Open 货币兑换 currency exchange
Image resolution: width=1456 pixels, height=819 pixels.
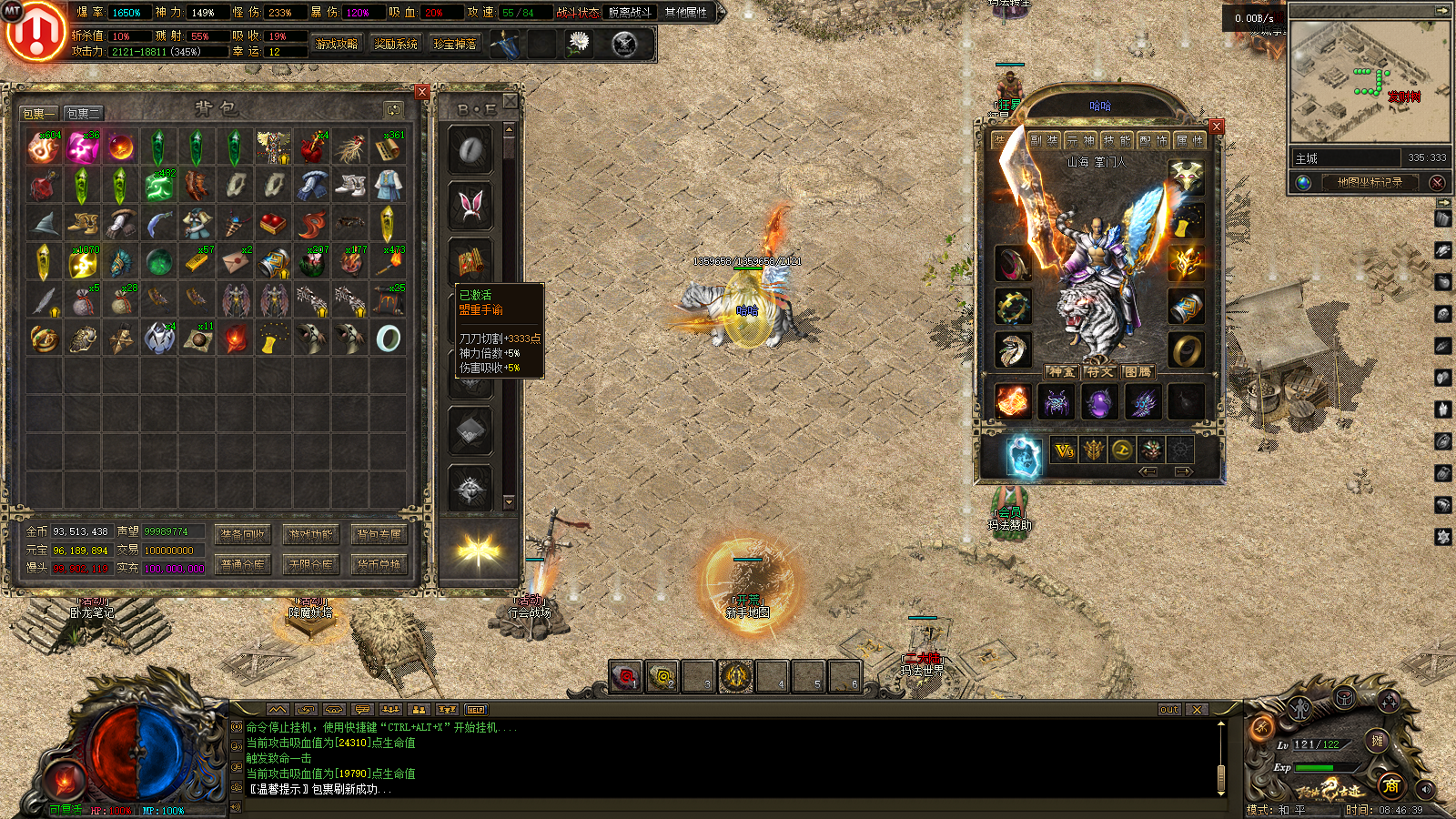coord(379,565)
